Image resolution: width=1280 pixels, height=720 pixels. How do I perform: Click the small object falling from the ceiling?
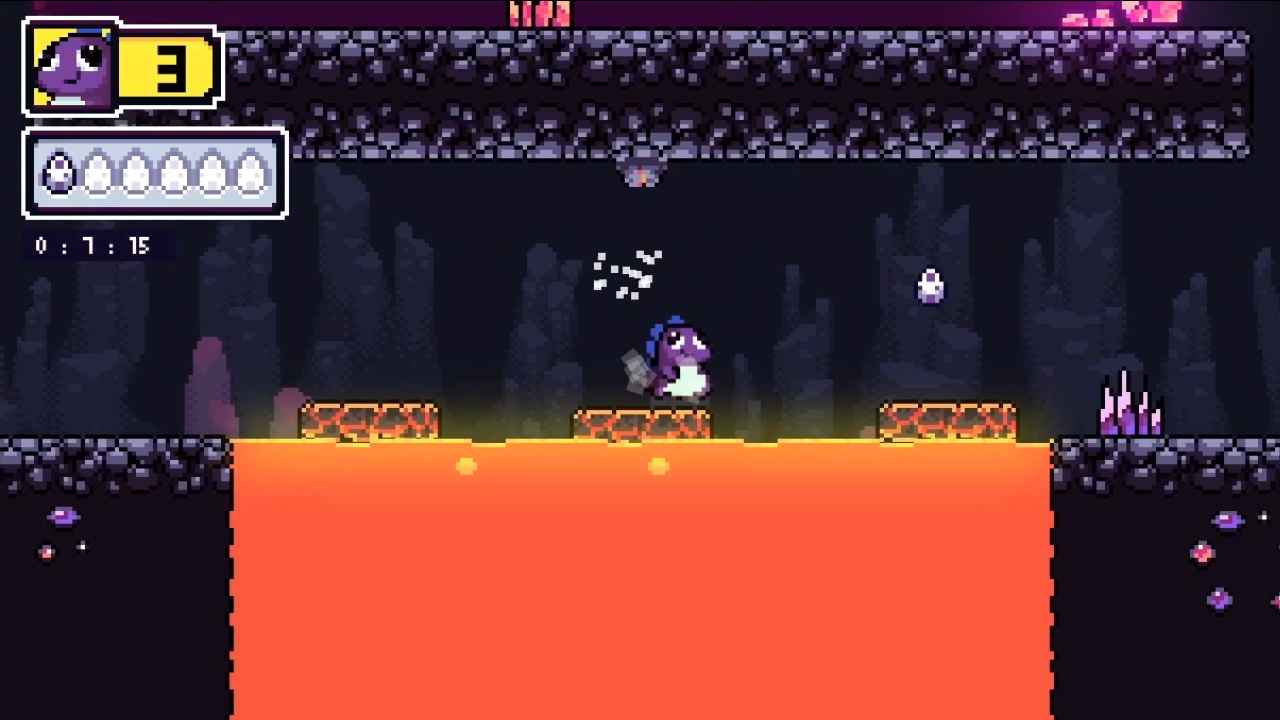[x=640, y=170]
